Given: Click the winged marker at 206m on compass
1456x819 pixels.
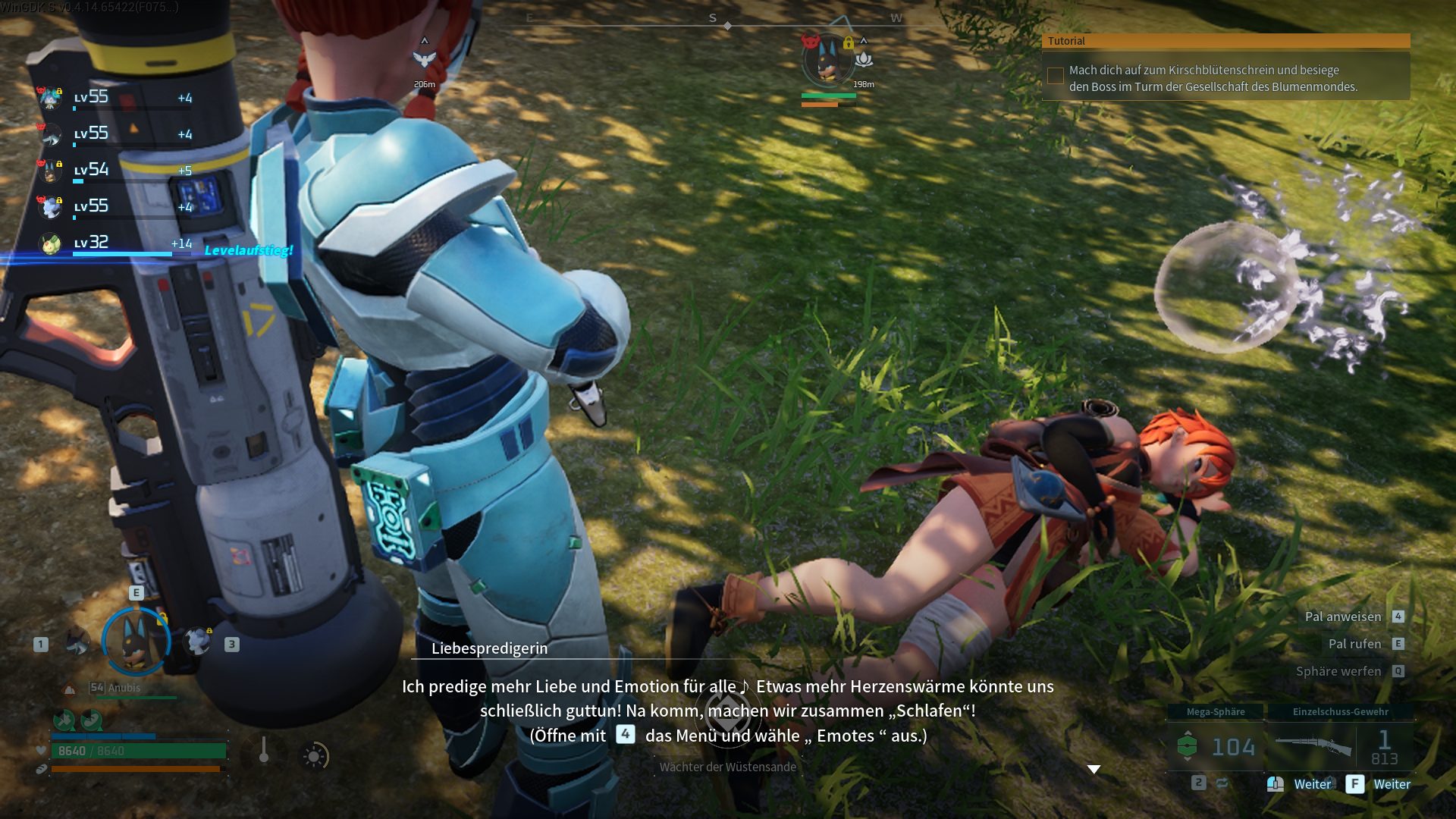Looking at the screenshot, I should (x=424, y=58).
